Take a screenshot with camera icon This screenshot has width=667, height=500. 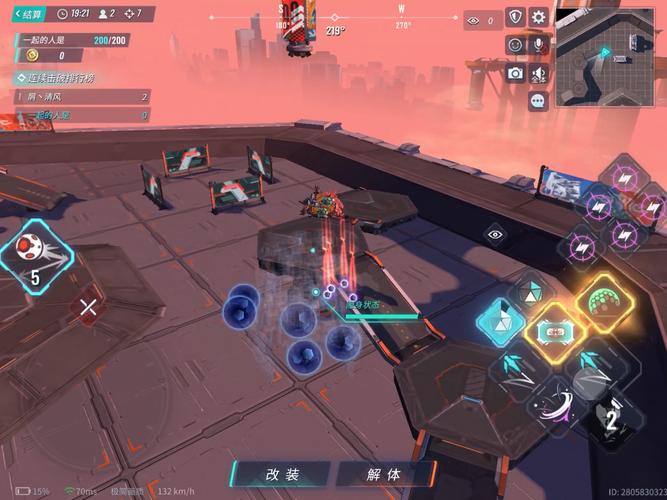tap(515, 73)
